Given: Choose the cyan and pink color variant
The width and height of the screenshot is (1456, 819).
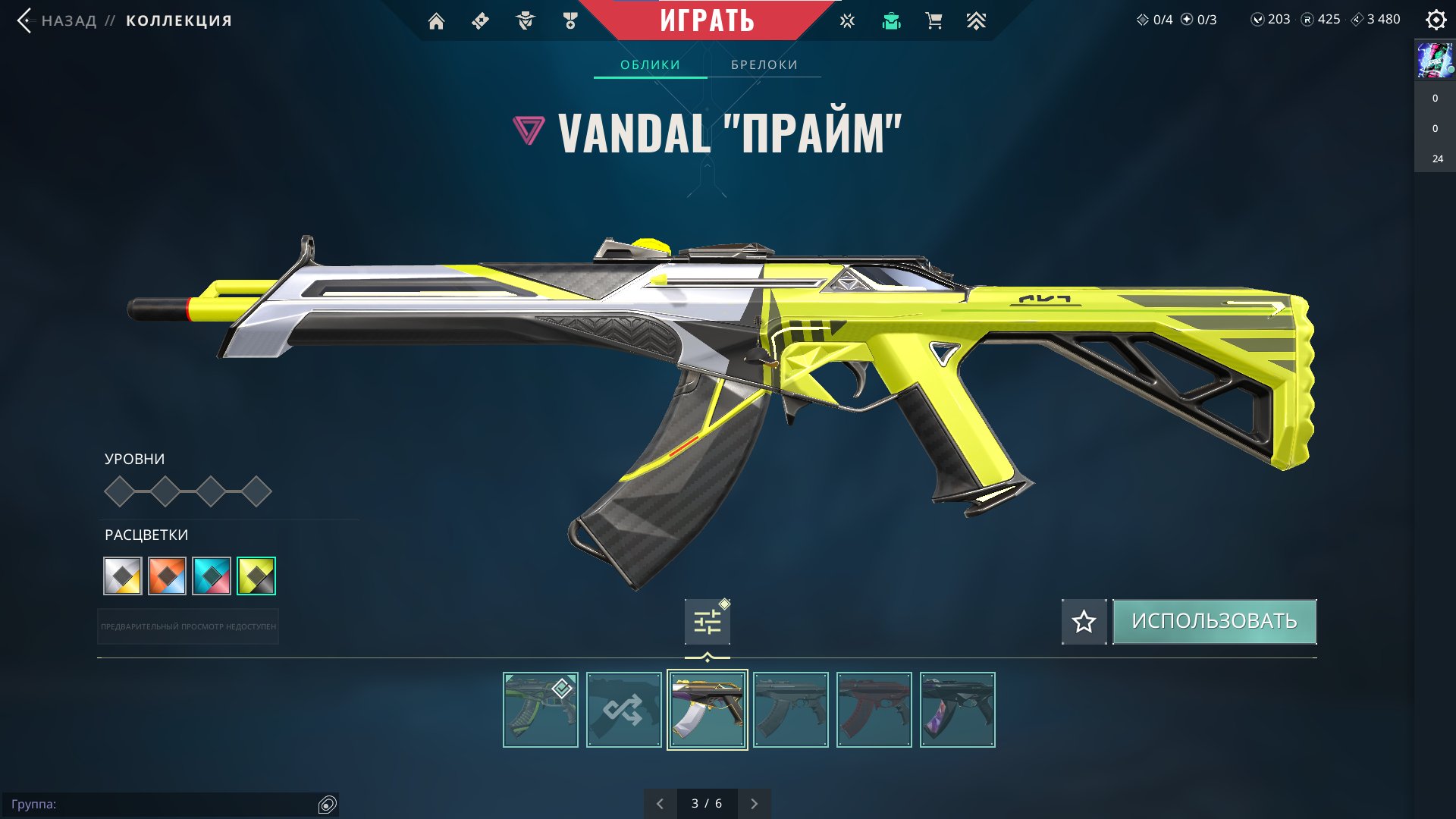Looking at the screenshot, I should 212,576.
